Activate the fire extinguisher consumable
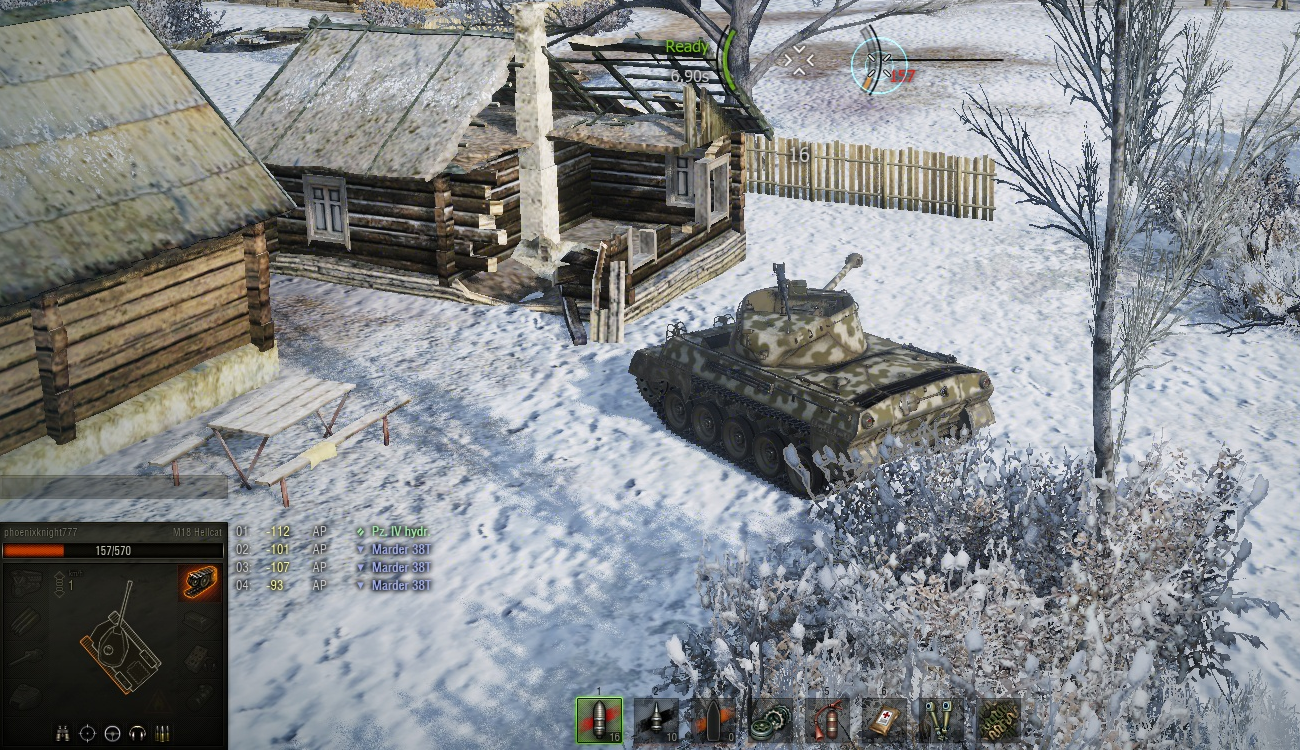 point(828,719)
